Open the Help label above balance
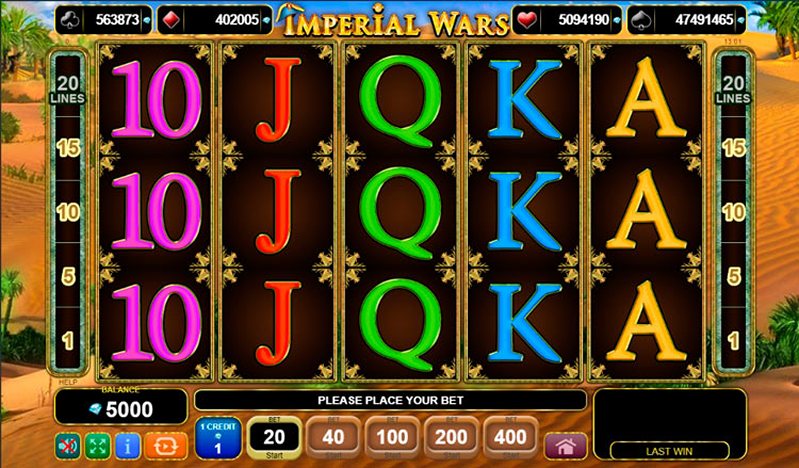The image size is (799, 468). coord(67,381)
